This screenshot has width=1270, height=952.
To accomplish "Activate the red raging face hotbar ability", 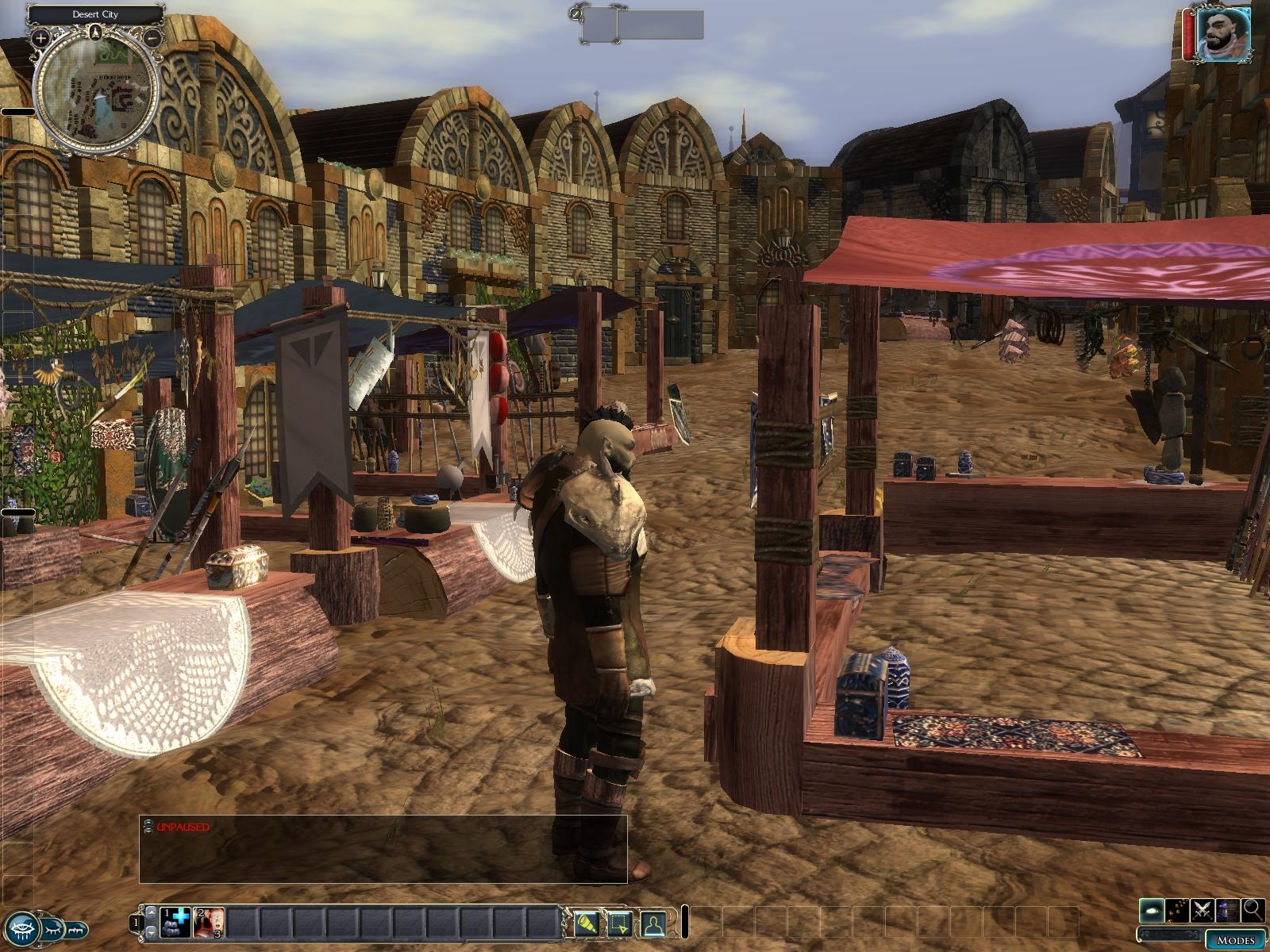I will tap(210, 922).
